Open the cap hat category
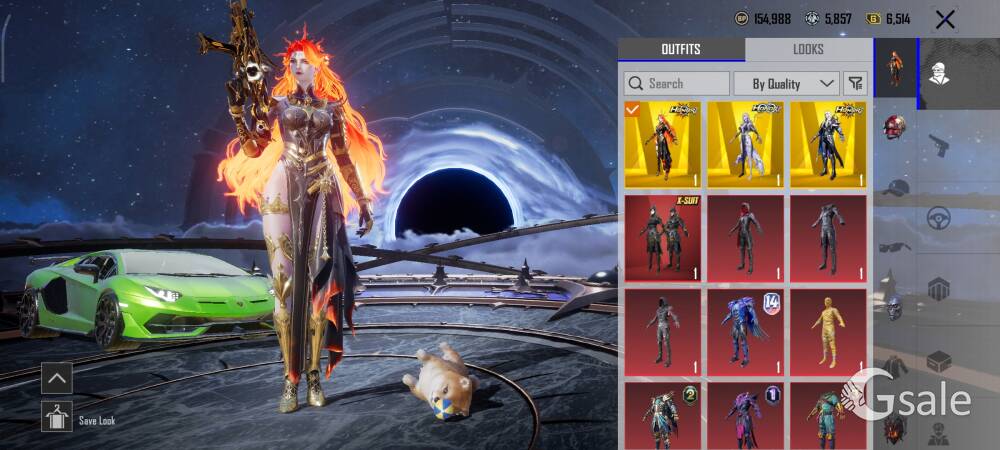This screenshot has height=450, width=1000. click(x=895, y=188)
